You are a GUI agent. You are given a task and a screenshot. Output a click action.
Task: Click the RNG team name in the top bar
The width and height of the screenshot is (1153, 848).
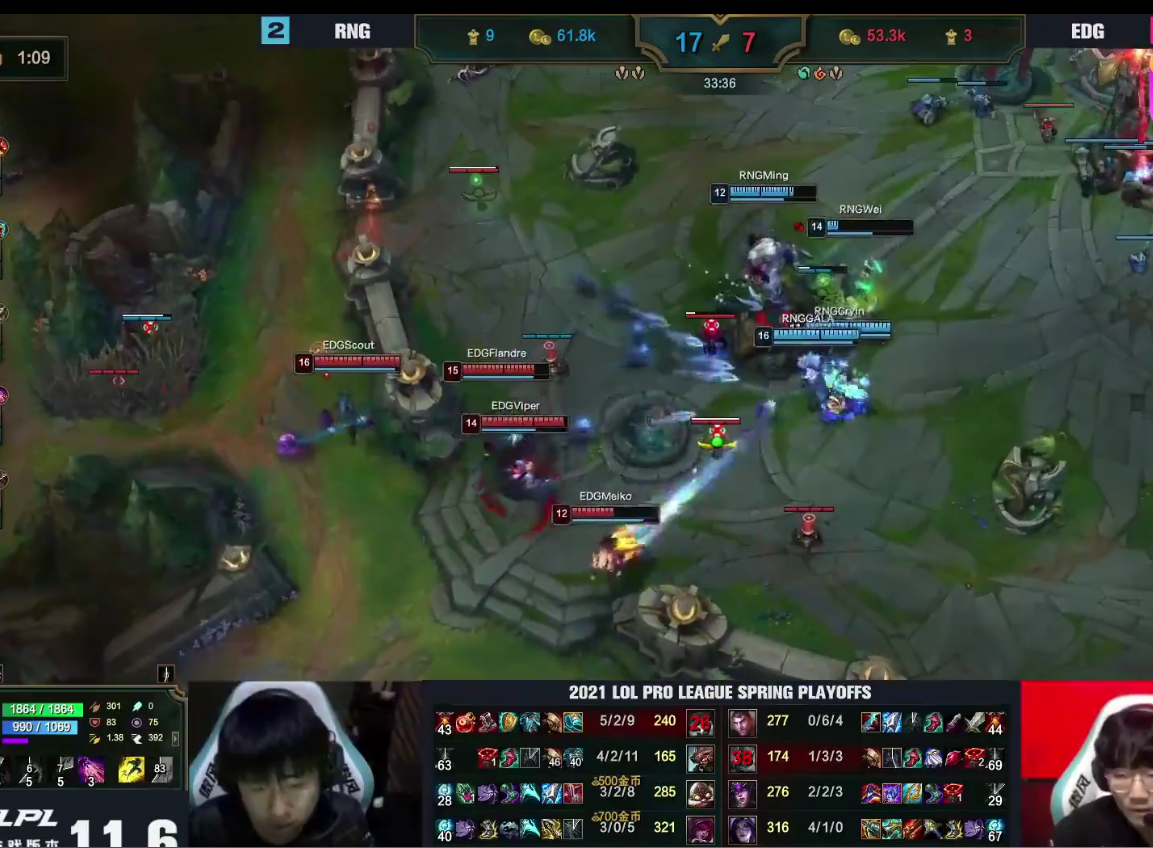click(x=352, y=31)
